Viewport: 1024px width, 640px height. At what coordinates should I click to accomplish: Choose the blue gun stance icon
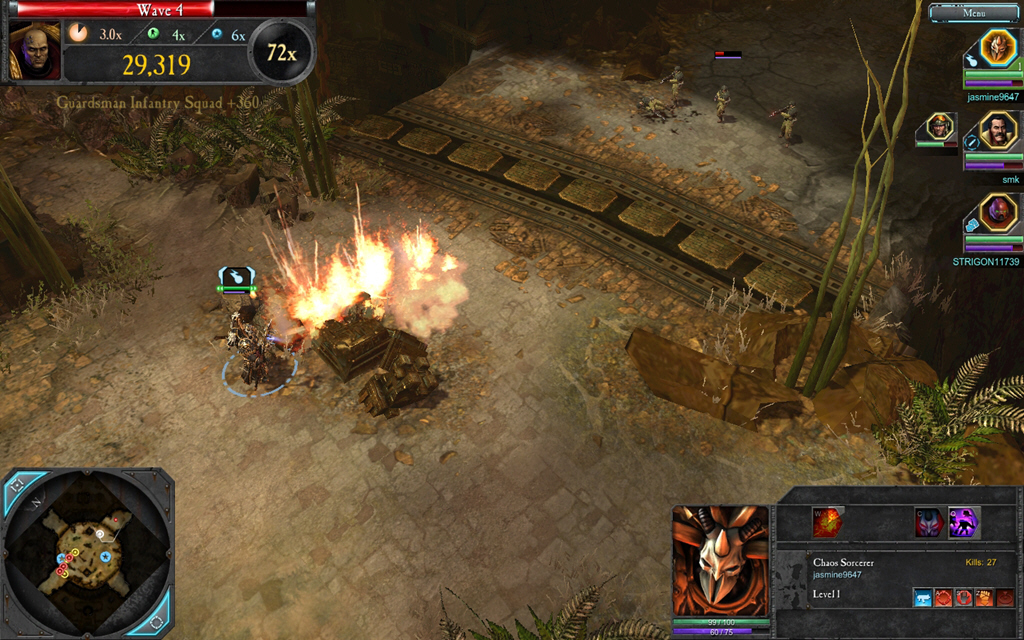pos(922,598)
